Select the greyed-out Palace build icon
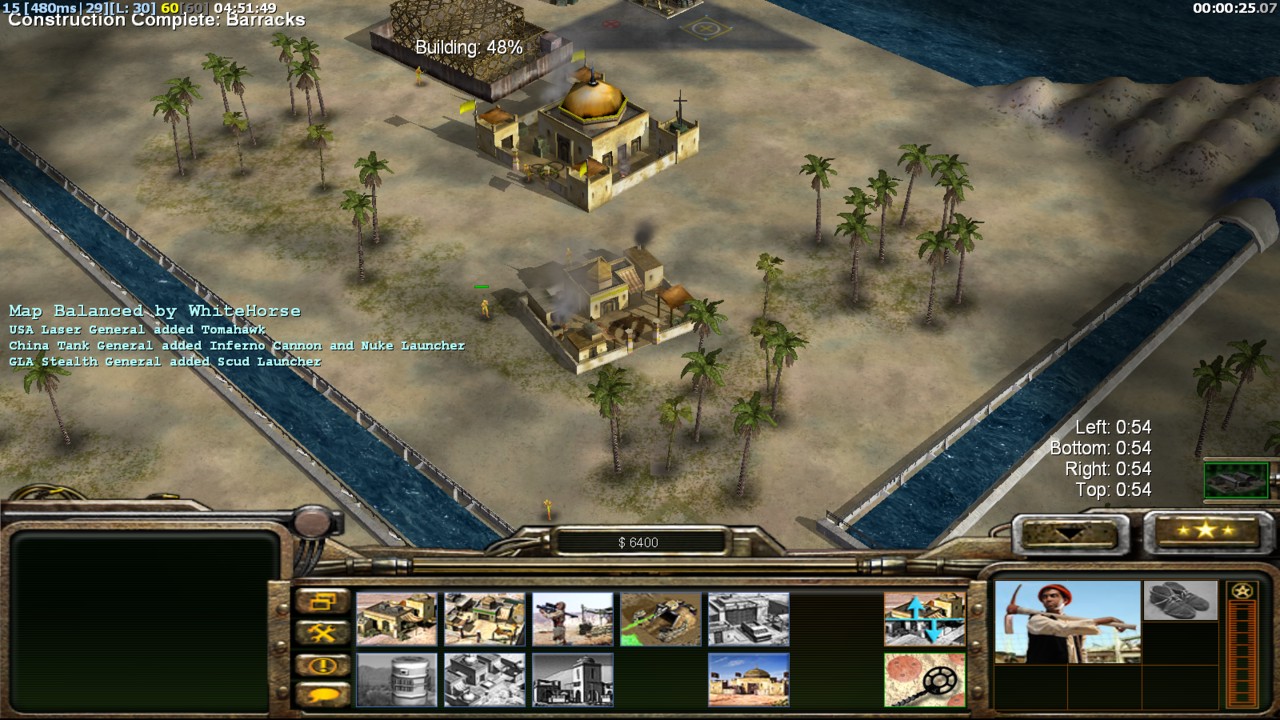 click(x=484, y=679)
